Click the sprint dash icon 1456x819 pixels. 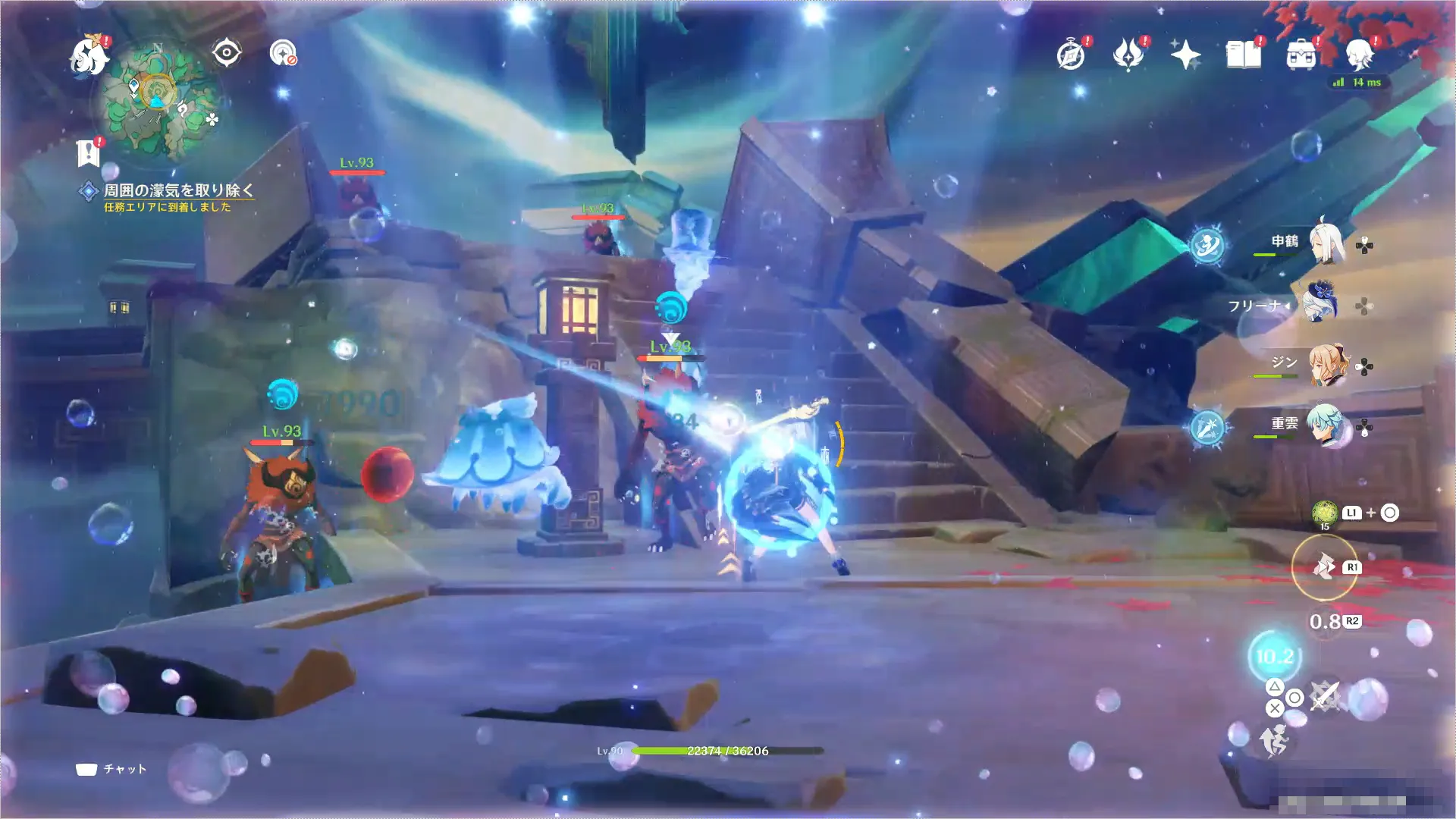(1274, 739)
